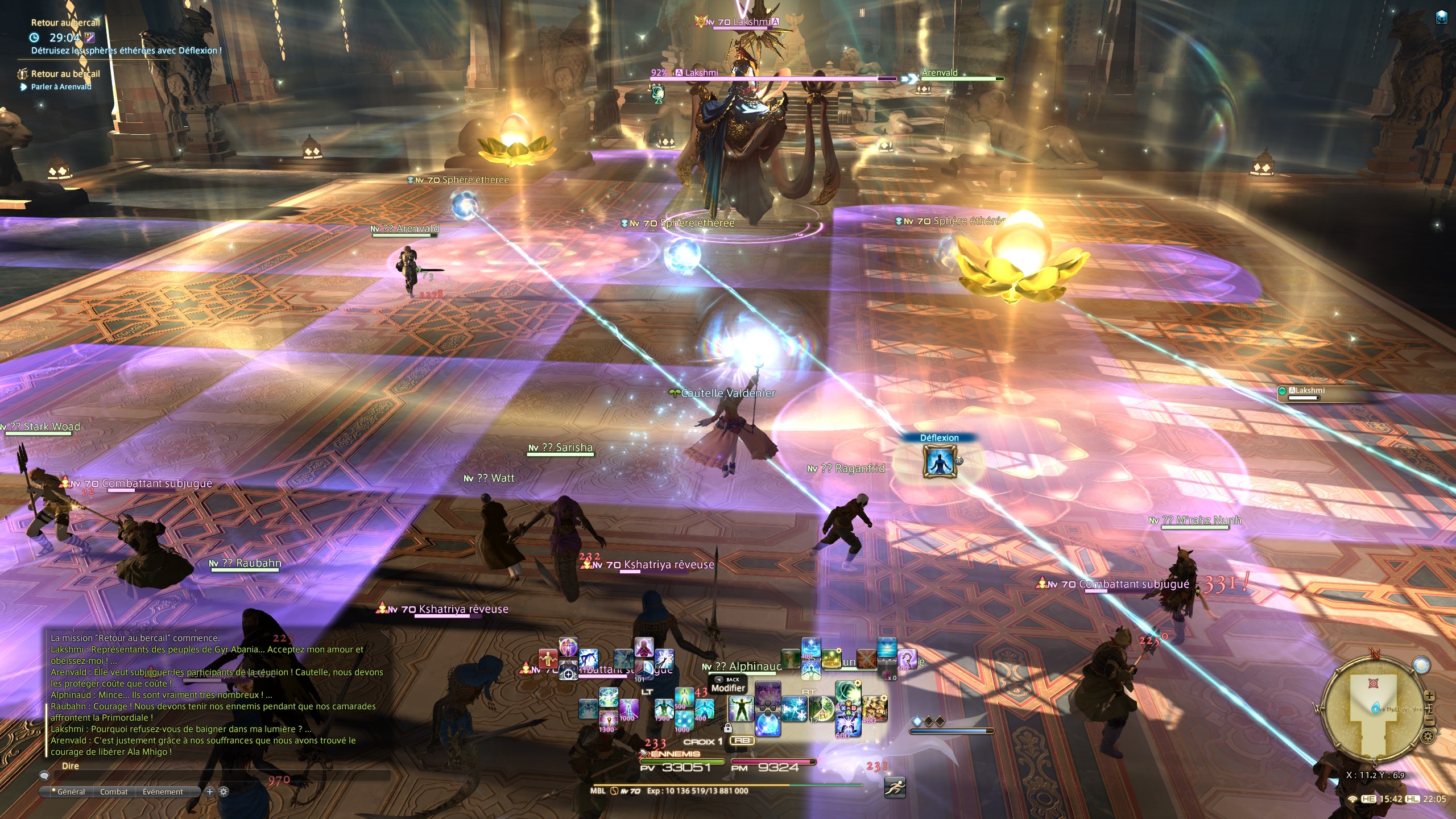Activate the Déflexion duty action icon

pyautogui.click(x=938, y=460)
